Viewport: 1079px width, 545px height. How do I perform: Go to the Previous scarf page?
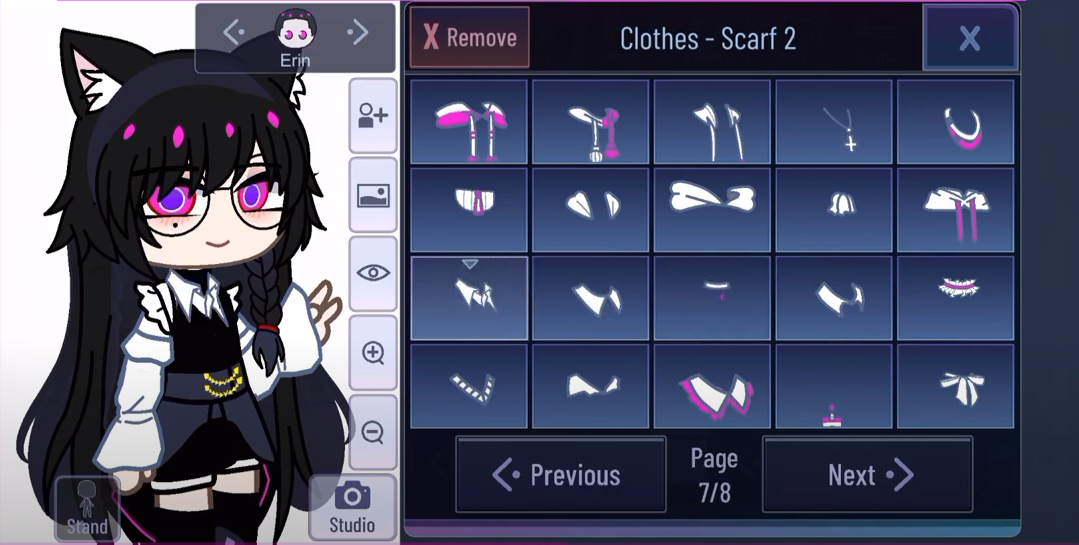[x=560, y=475]
